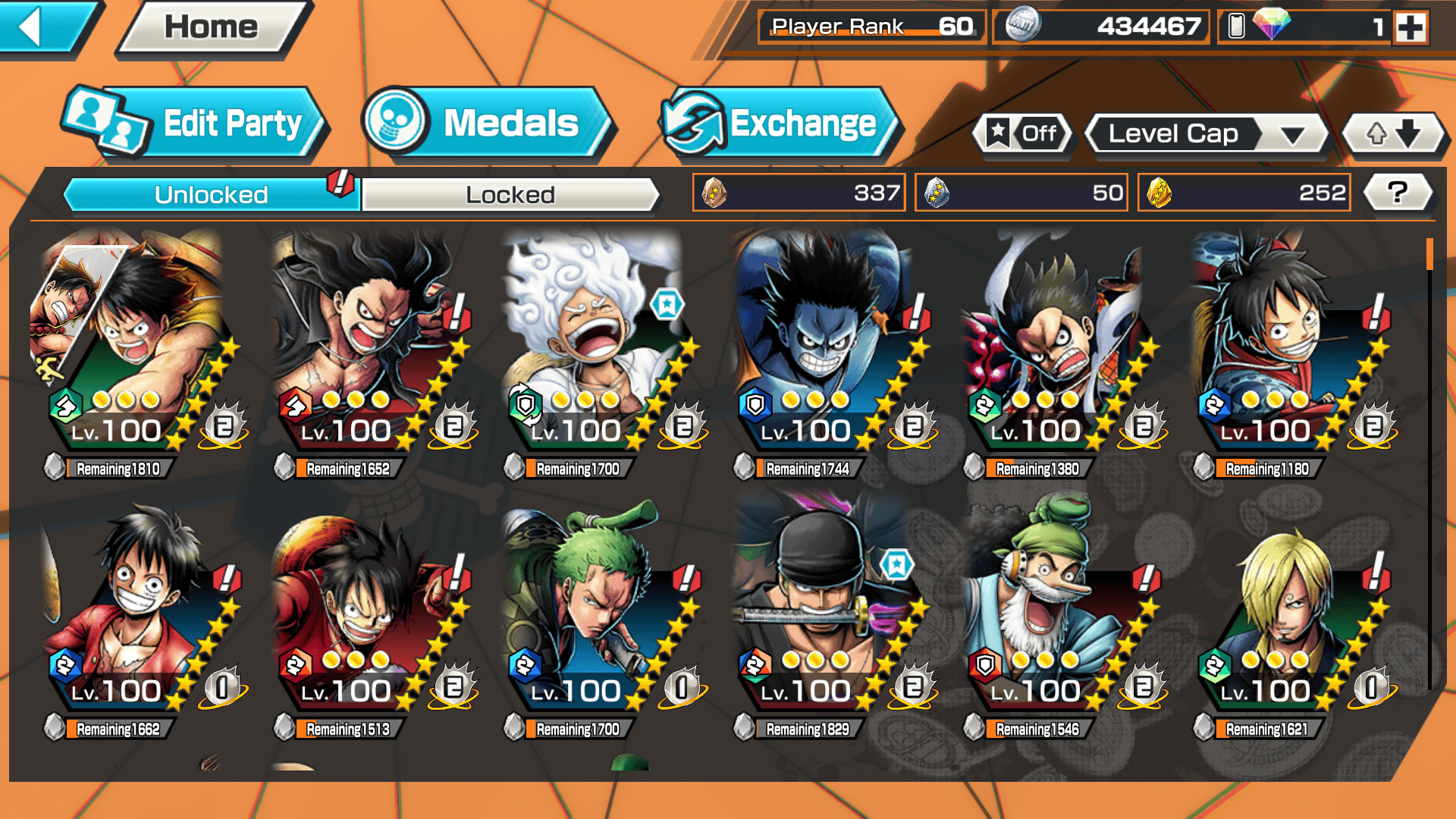
Task: Toggle the favorites star filter Off
Action: coord(1023,134)
